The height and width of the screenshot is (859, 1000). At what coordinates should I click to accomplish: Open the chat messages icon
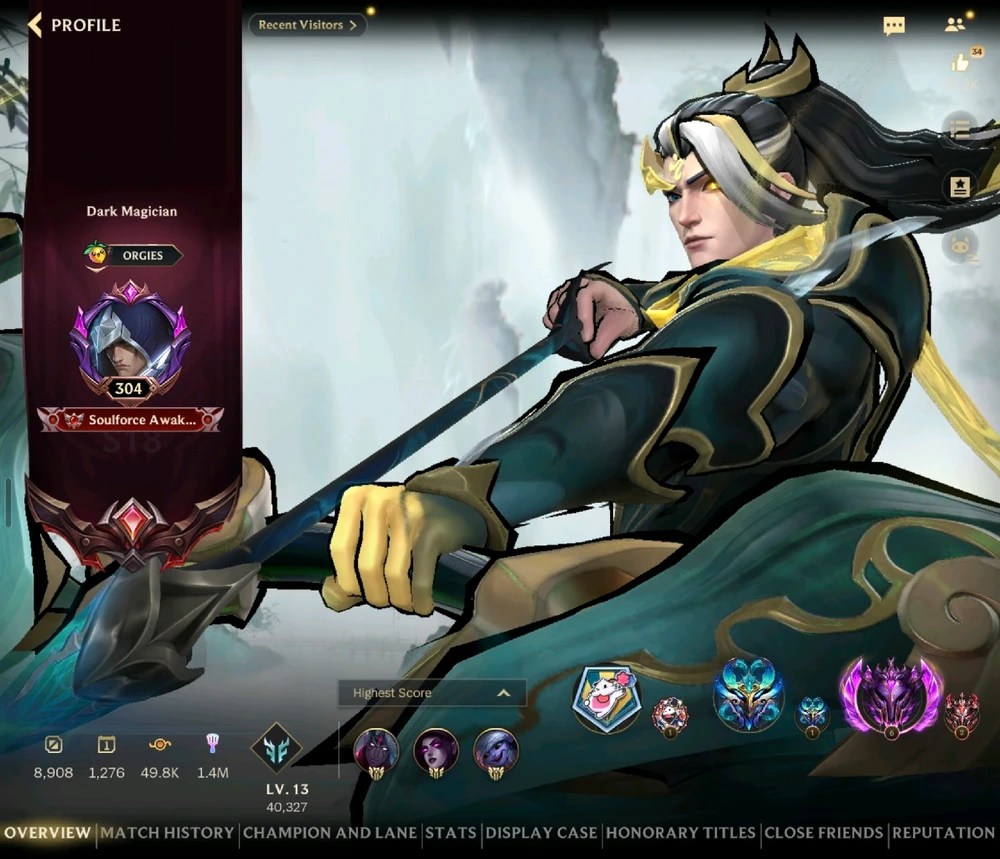(894, 26)
